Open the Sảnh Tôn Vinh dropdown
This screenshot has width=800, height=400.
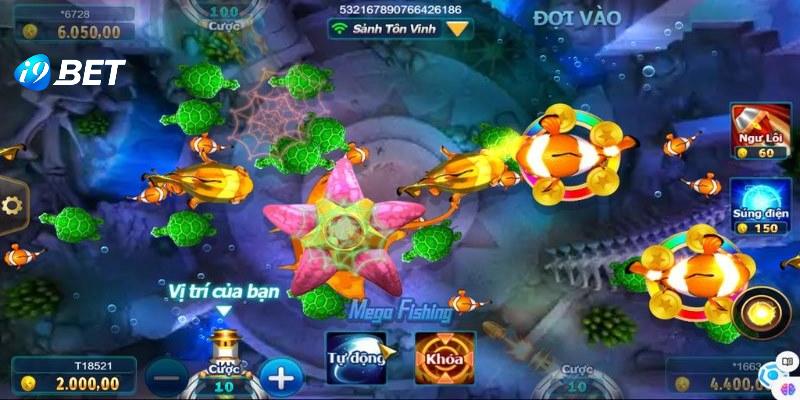[458, 29]
